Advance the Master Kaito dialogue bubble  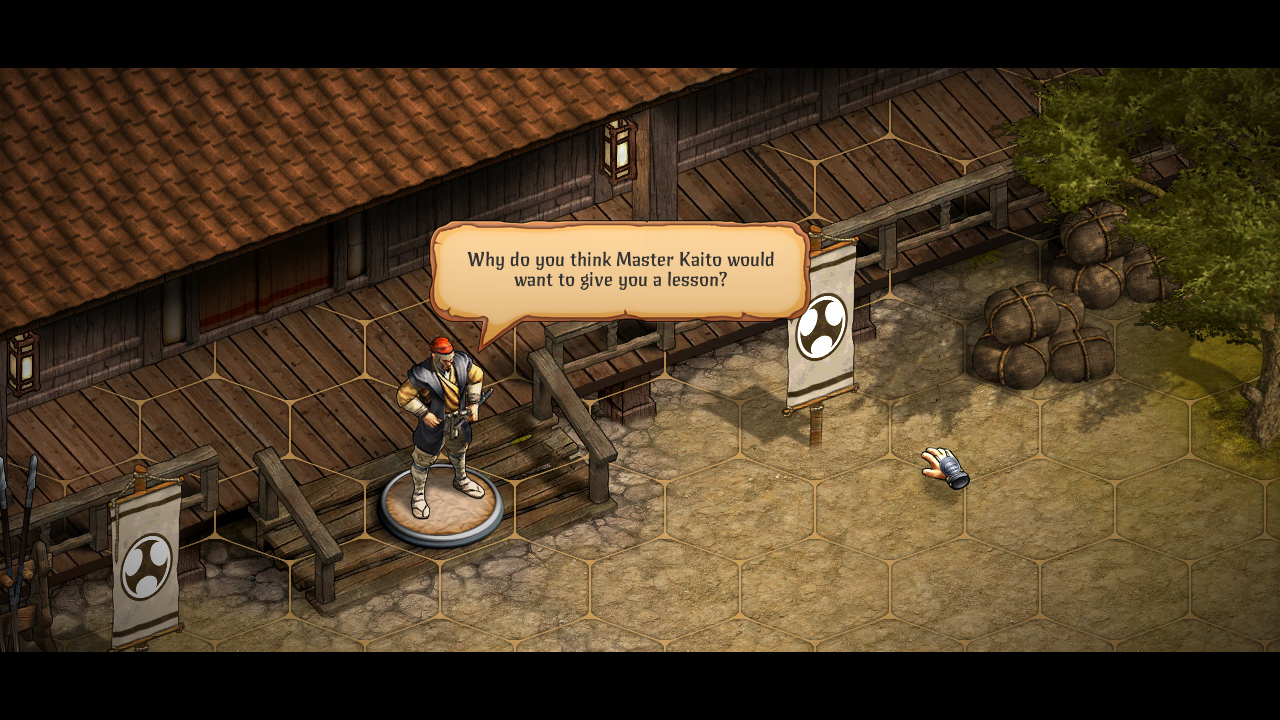[617, 270]
